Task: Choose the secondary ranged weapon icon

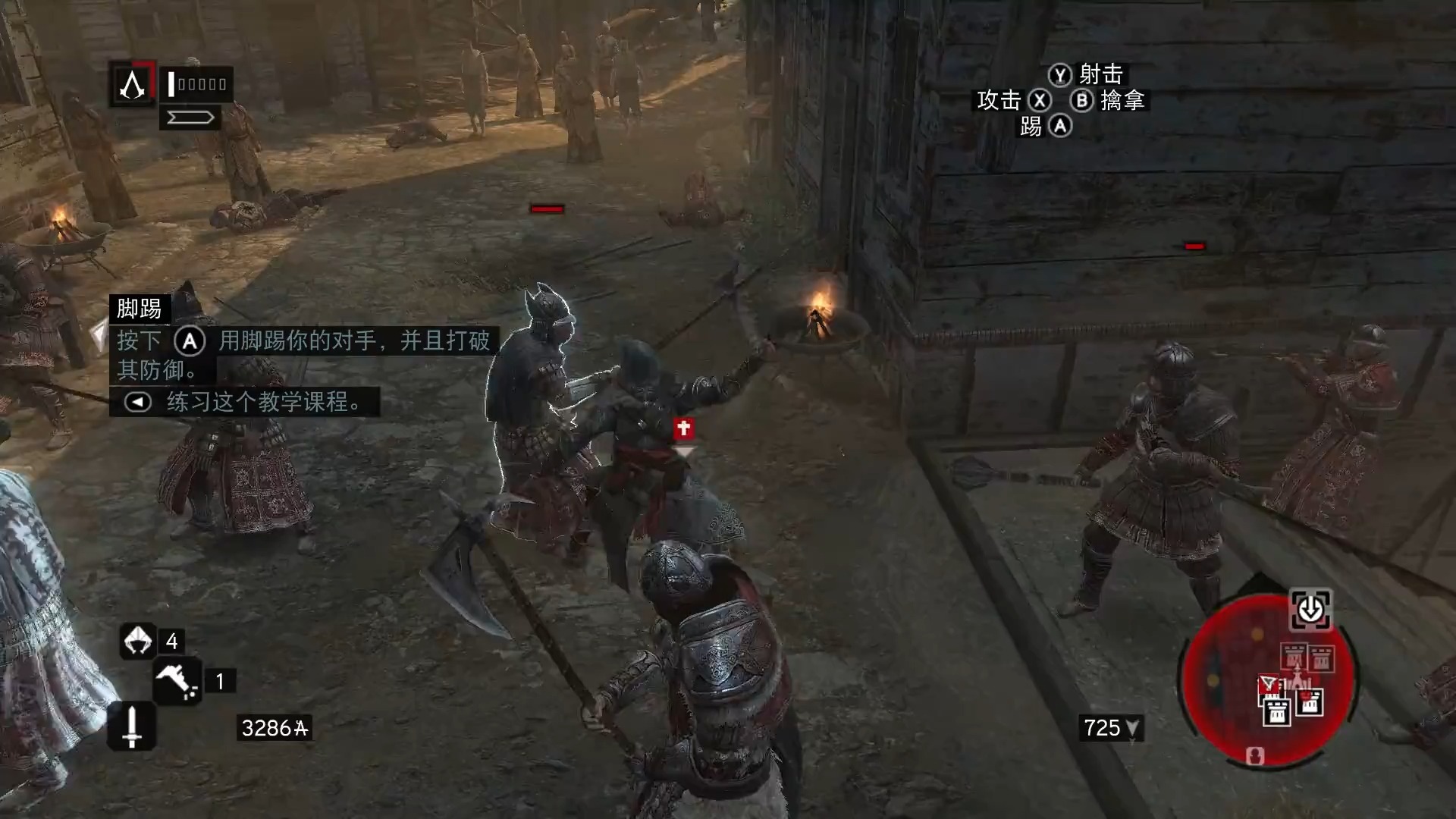Action: [x=177, y=681]
